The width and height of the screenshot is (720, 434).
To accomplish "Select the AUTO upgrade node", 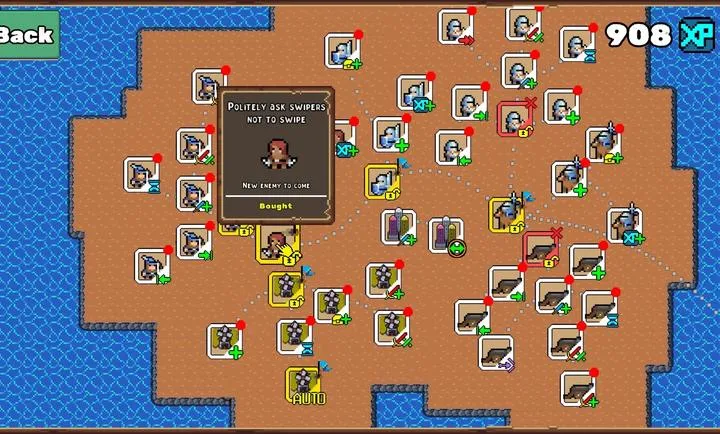I will 304,385.
